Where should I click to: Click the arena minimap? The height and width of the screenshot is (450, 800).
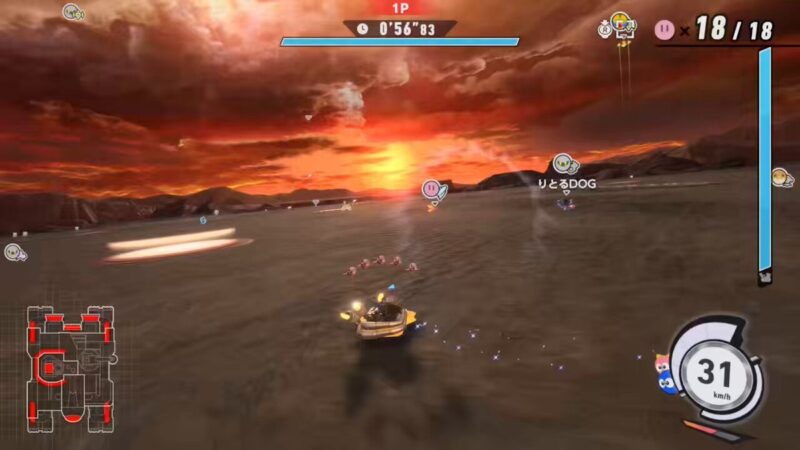point(71,368)
